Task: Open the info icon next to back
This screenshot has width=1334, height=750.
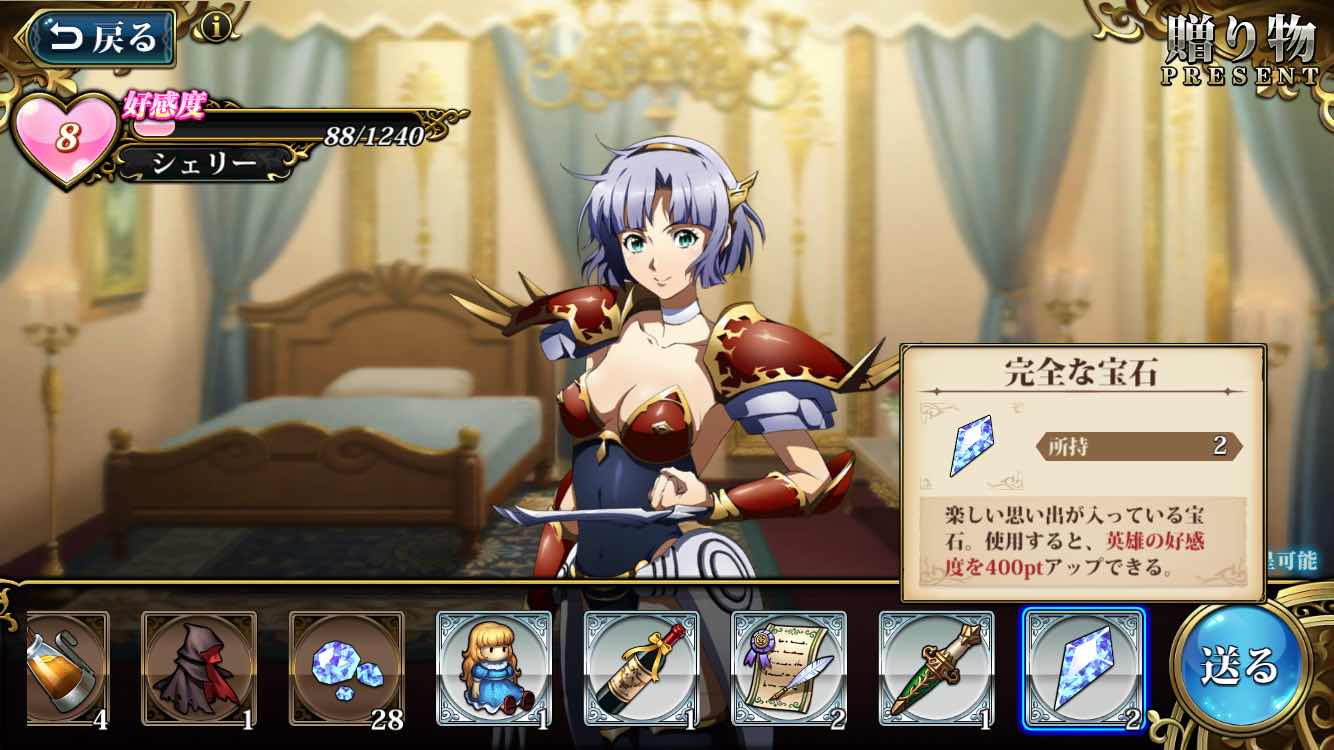Action: coord(216,27)
